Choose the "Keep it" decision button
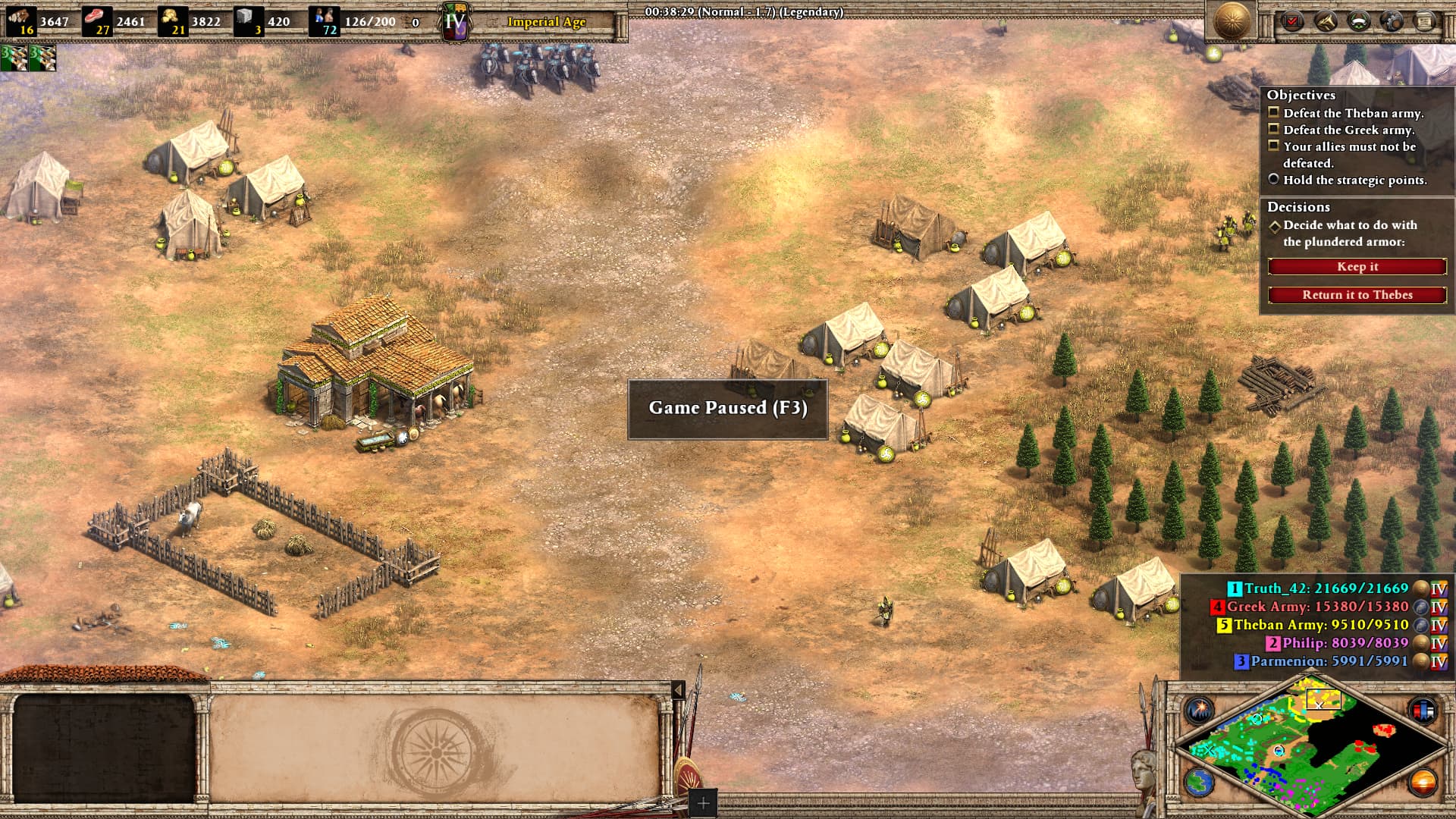The image size is (1456, 819). point(1357,267)
